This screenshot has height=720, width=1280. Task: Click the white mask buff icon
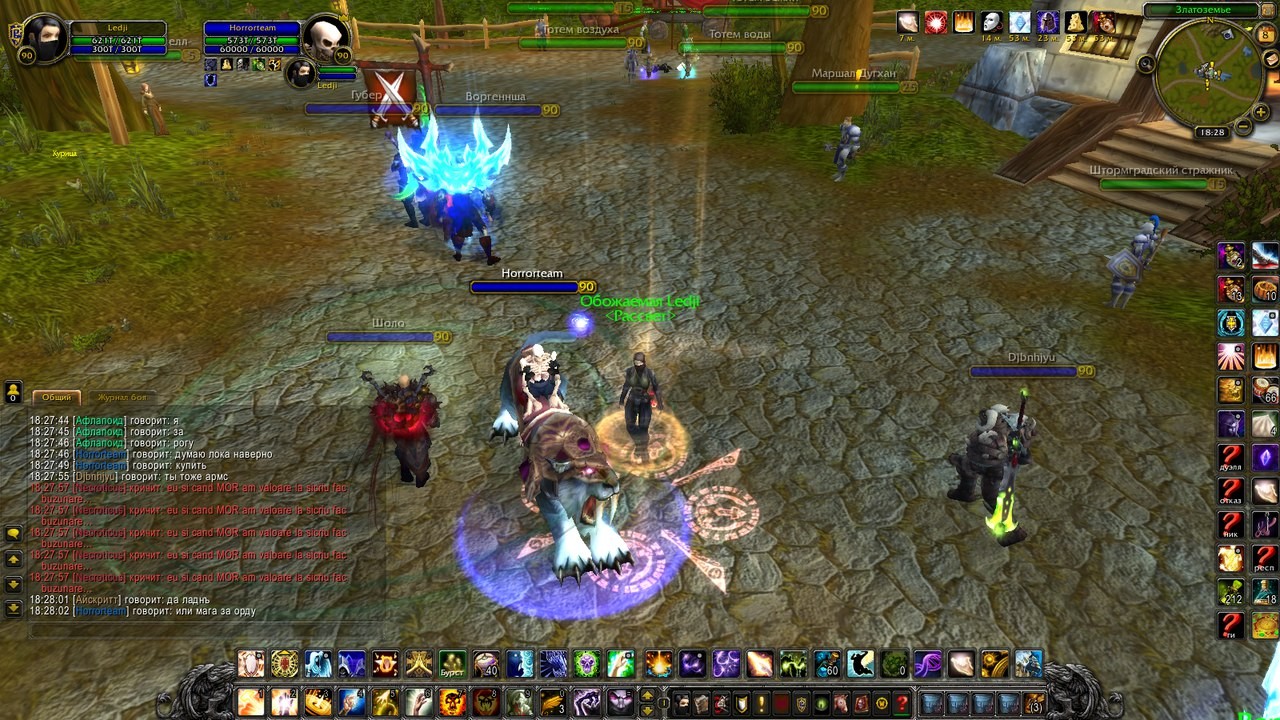click(x=991, y=22)
